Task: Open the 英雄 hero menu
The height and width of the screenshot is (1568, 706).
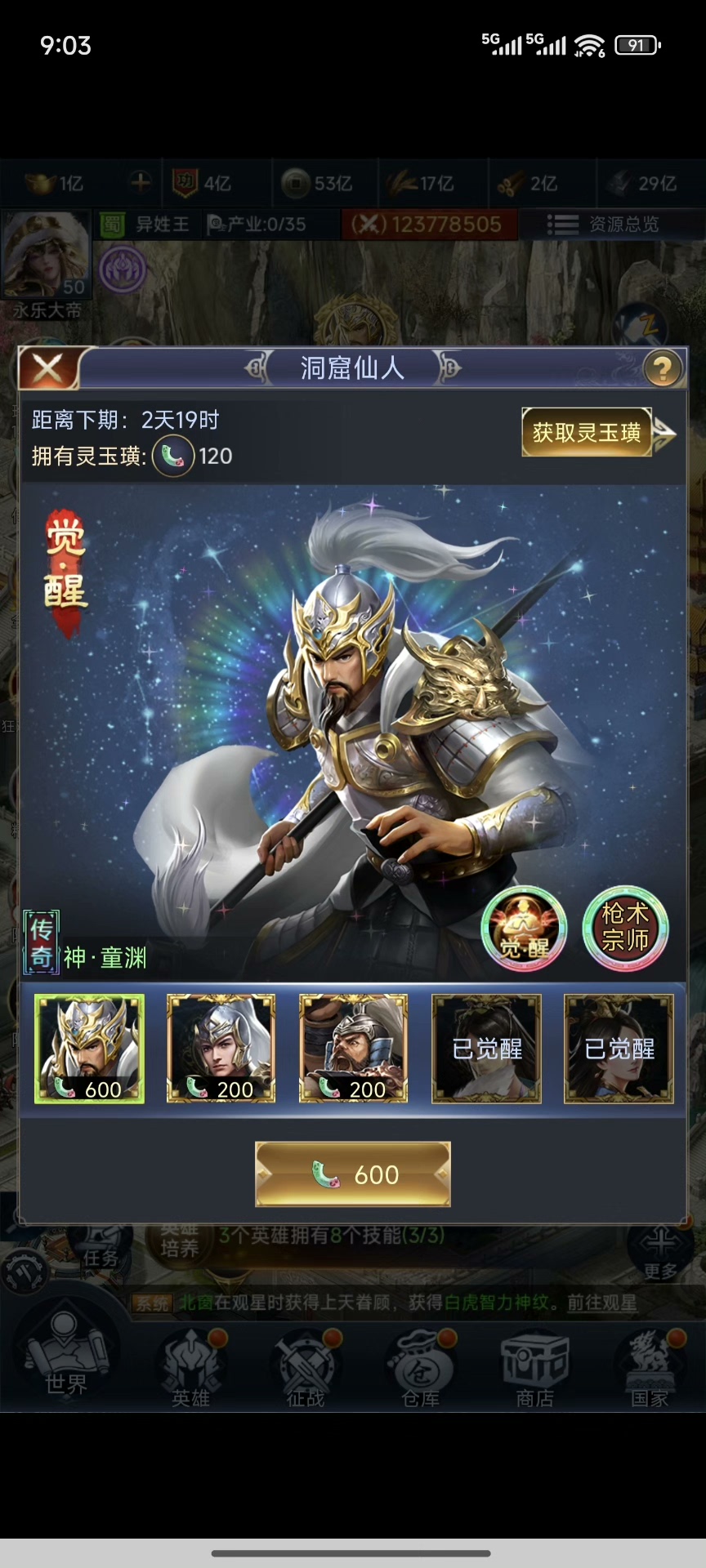Action: click(190, 1370)
